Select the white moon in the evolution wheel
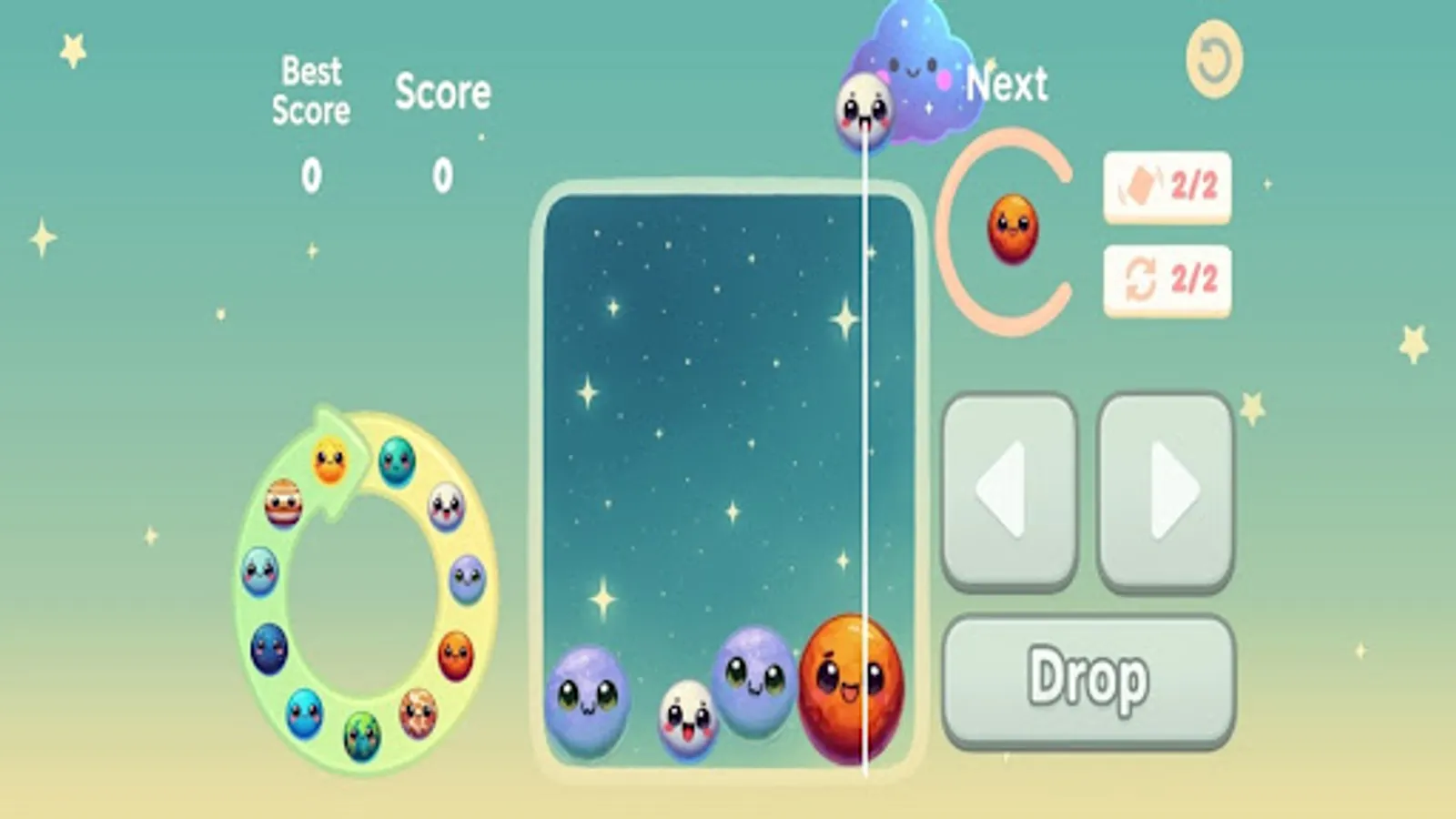 click(x=446, y=508)
